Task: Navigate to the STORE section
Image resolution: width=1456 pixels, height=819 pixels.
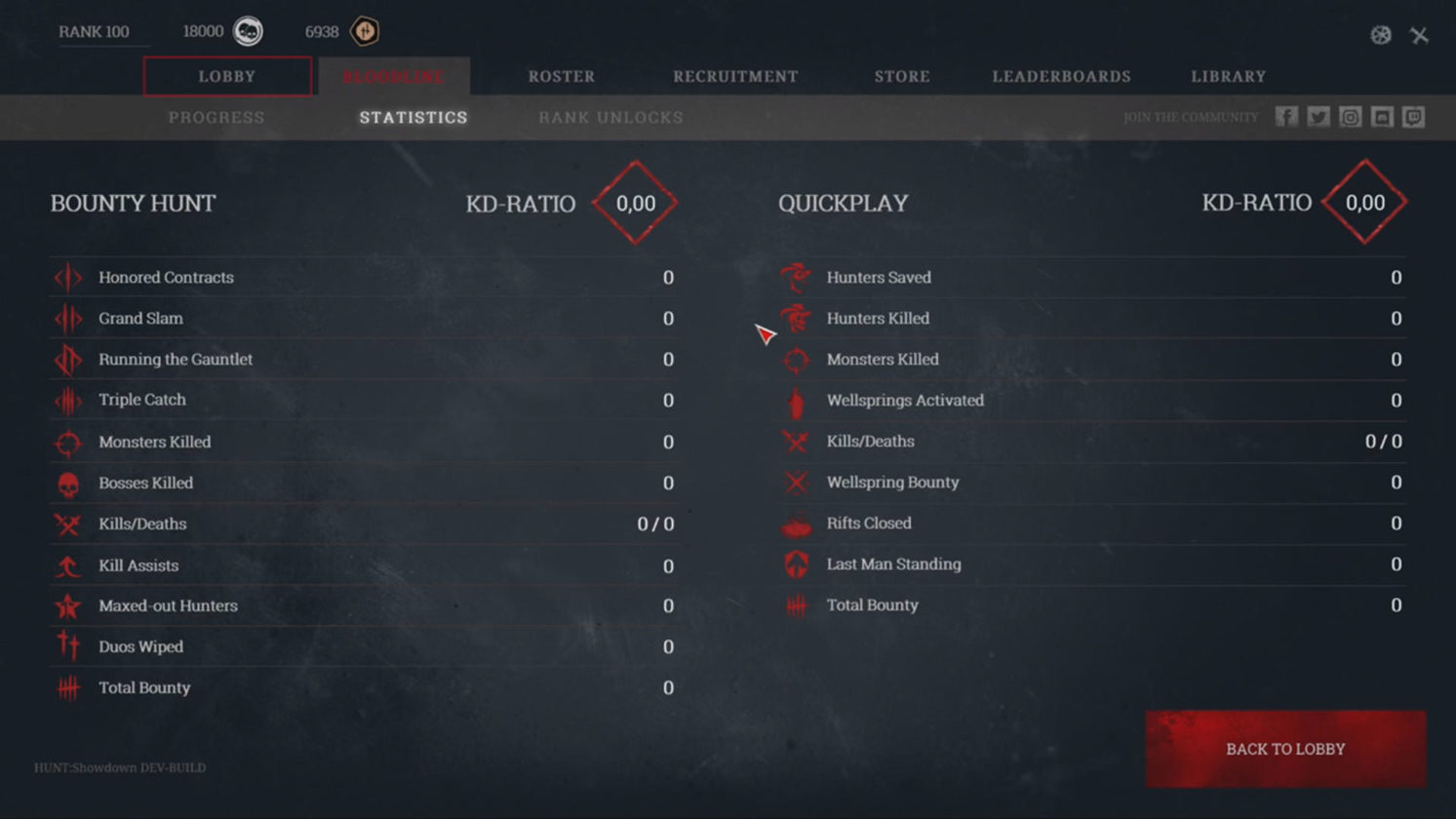Action: [901, 75]
